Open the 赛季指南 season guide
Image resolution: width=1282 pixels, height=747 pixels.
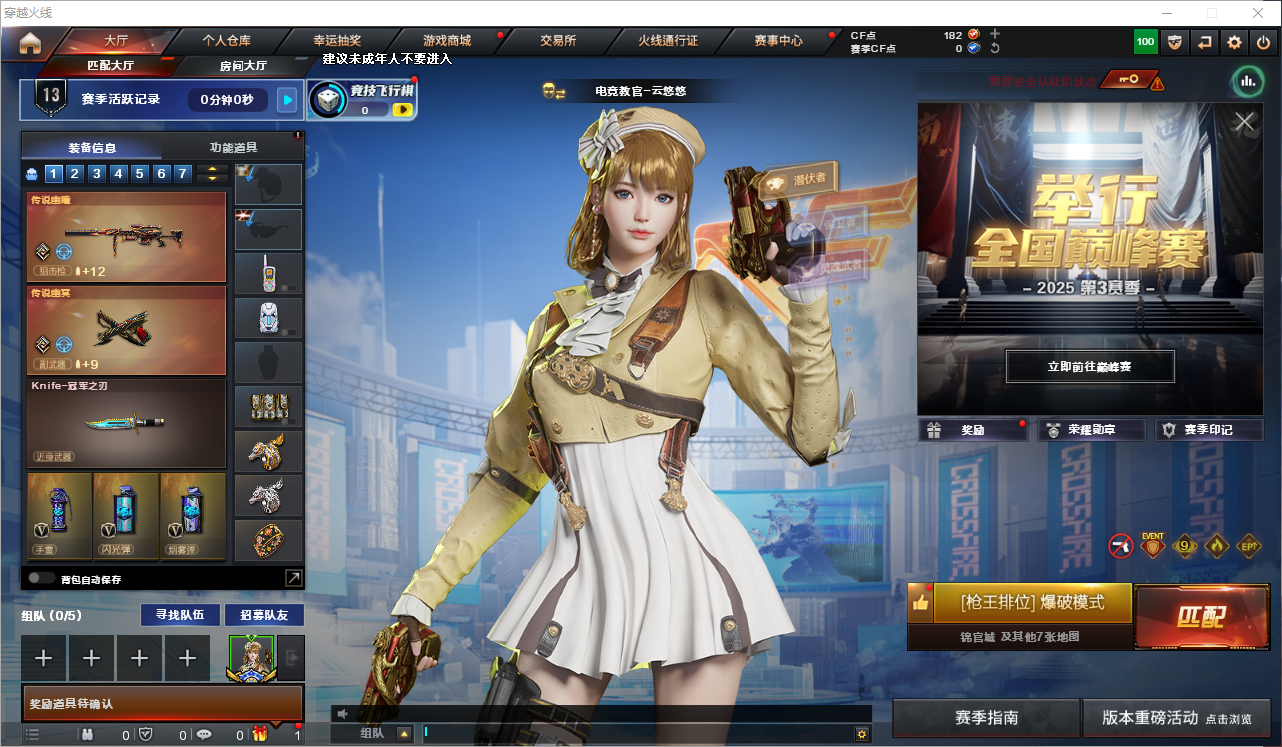pyautogui.click(x=986, y=718)
